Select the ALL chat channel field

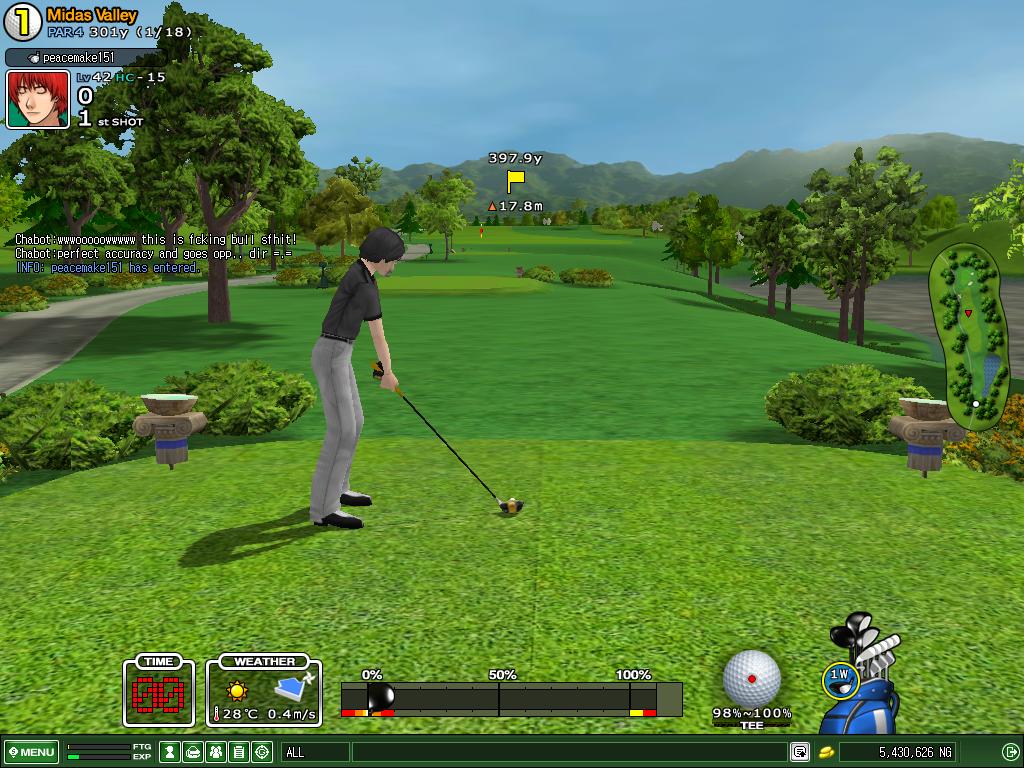[315, 752]
